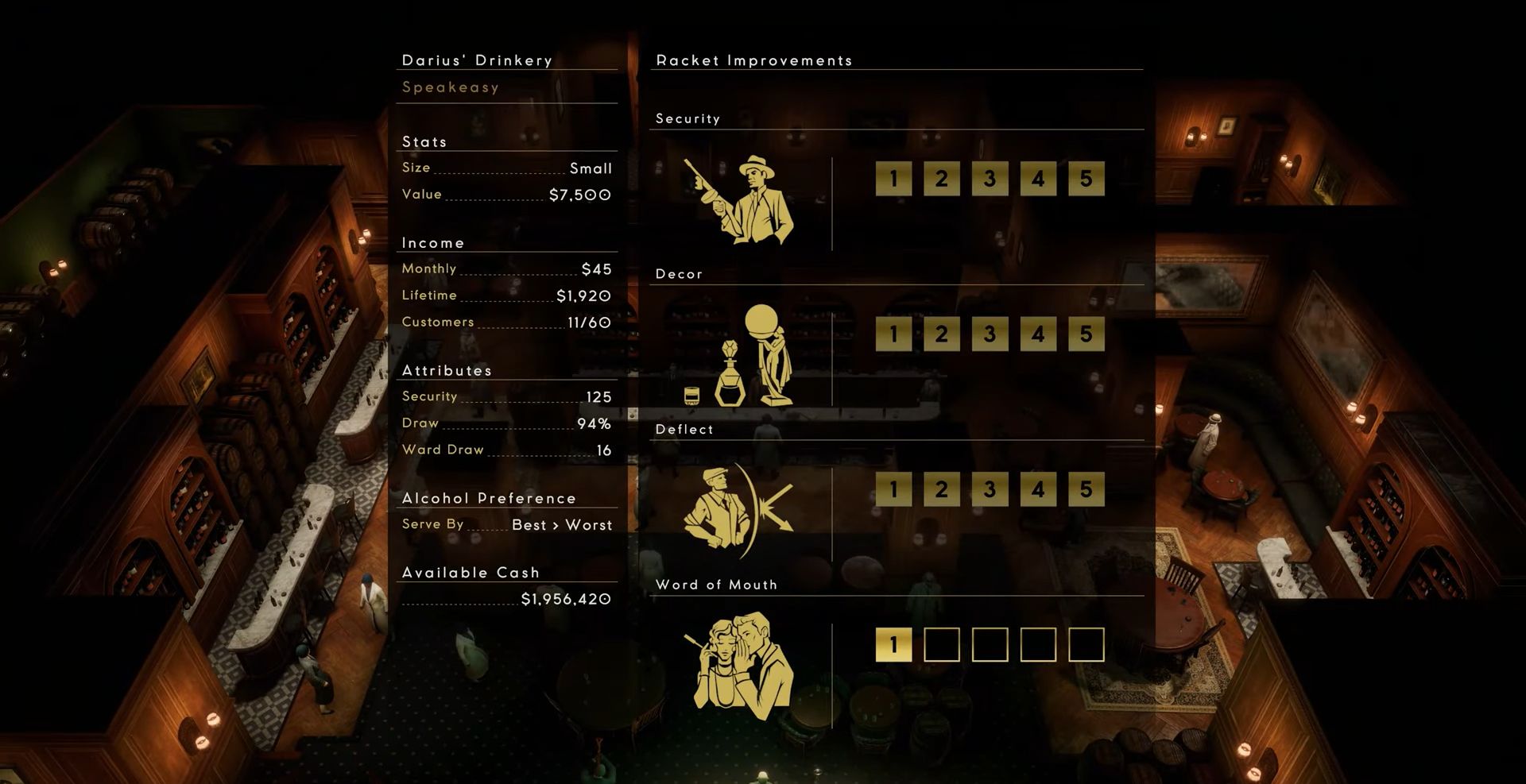Set Security improvement to level 1
Image resolution: width=1526 pixels, height=784 pixels.
tap(894, 179)
